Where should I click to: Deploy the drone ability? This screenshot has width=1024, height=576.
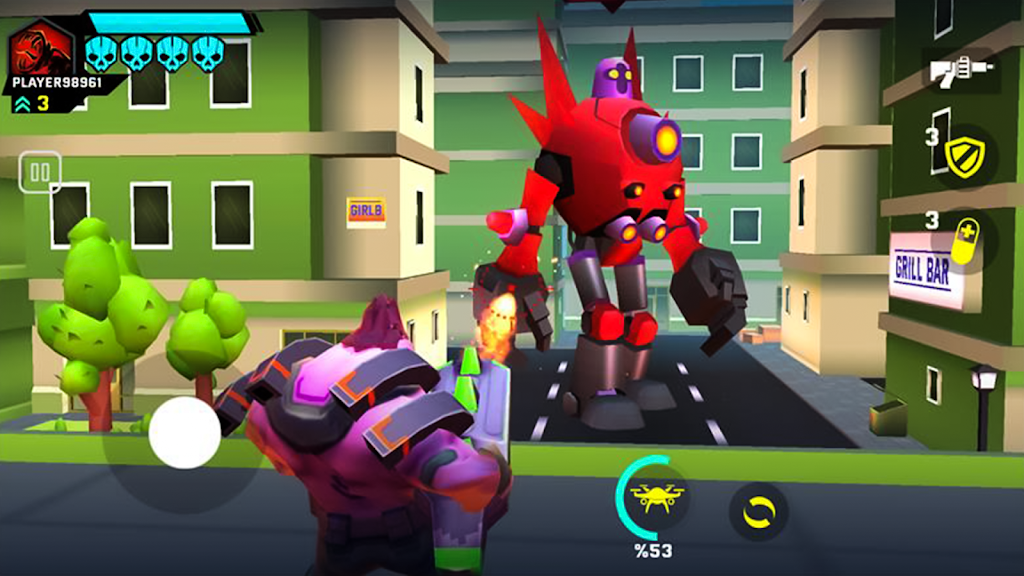pos(657,496)
